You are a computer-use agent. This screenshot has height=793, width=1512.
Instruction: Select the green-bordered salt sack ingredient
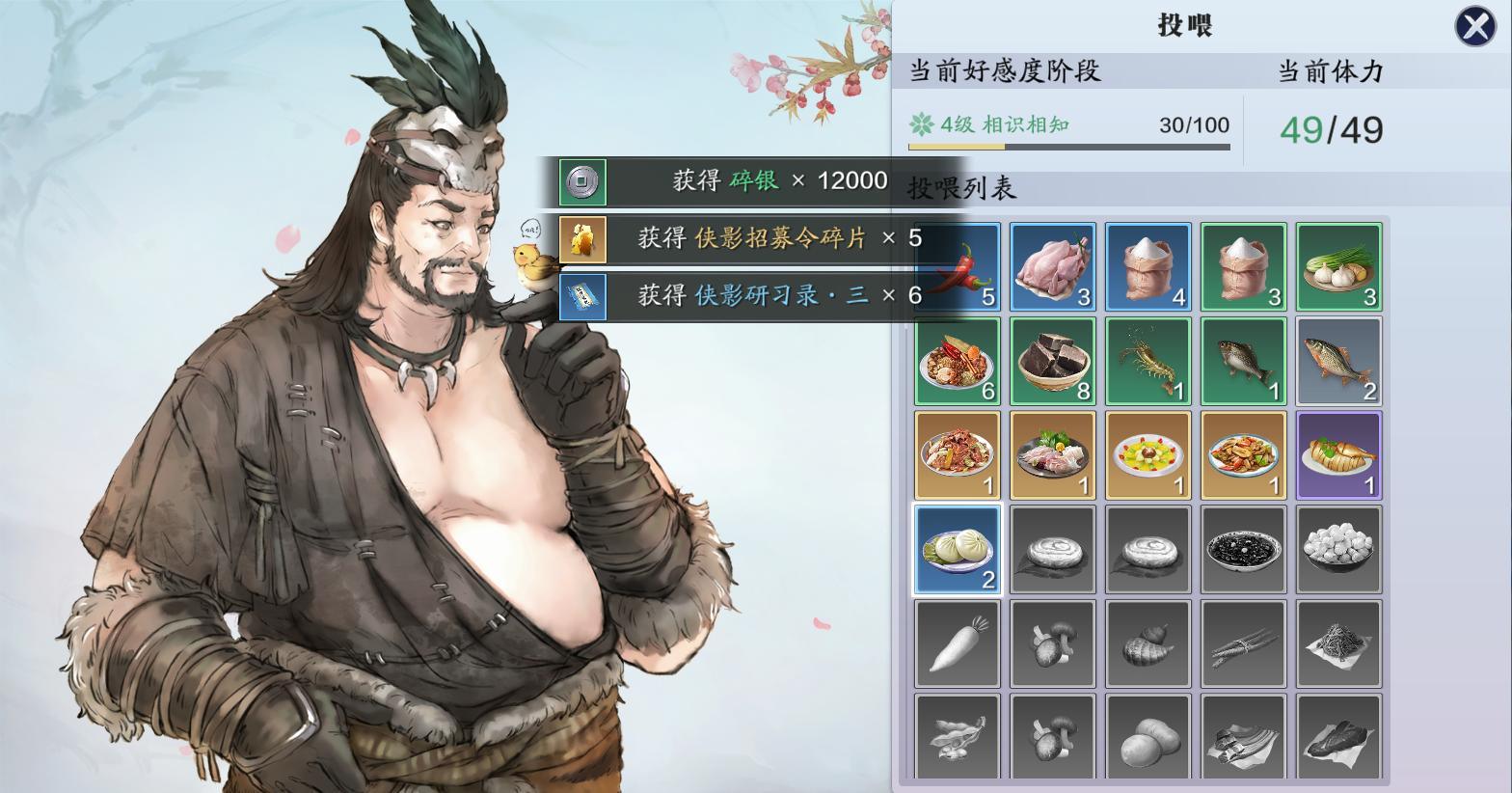1243,266
